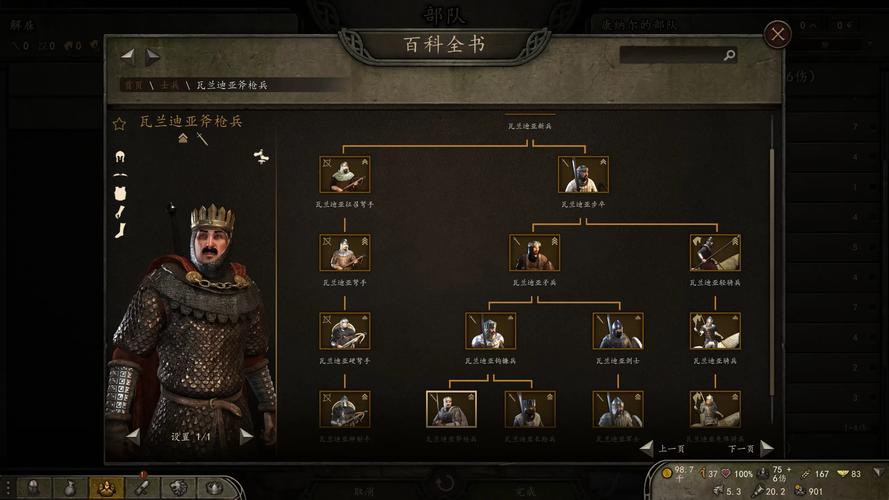889x500 pixels.
Task: Open the 瓦兰迪亚弩手 troop entry
Action: pos(344,253)
